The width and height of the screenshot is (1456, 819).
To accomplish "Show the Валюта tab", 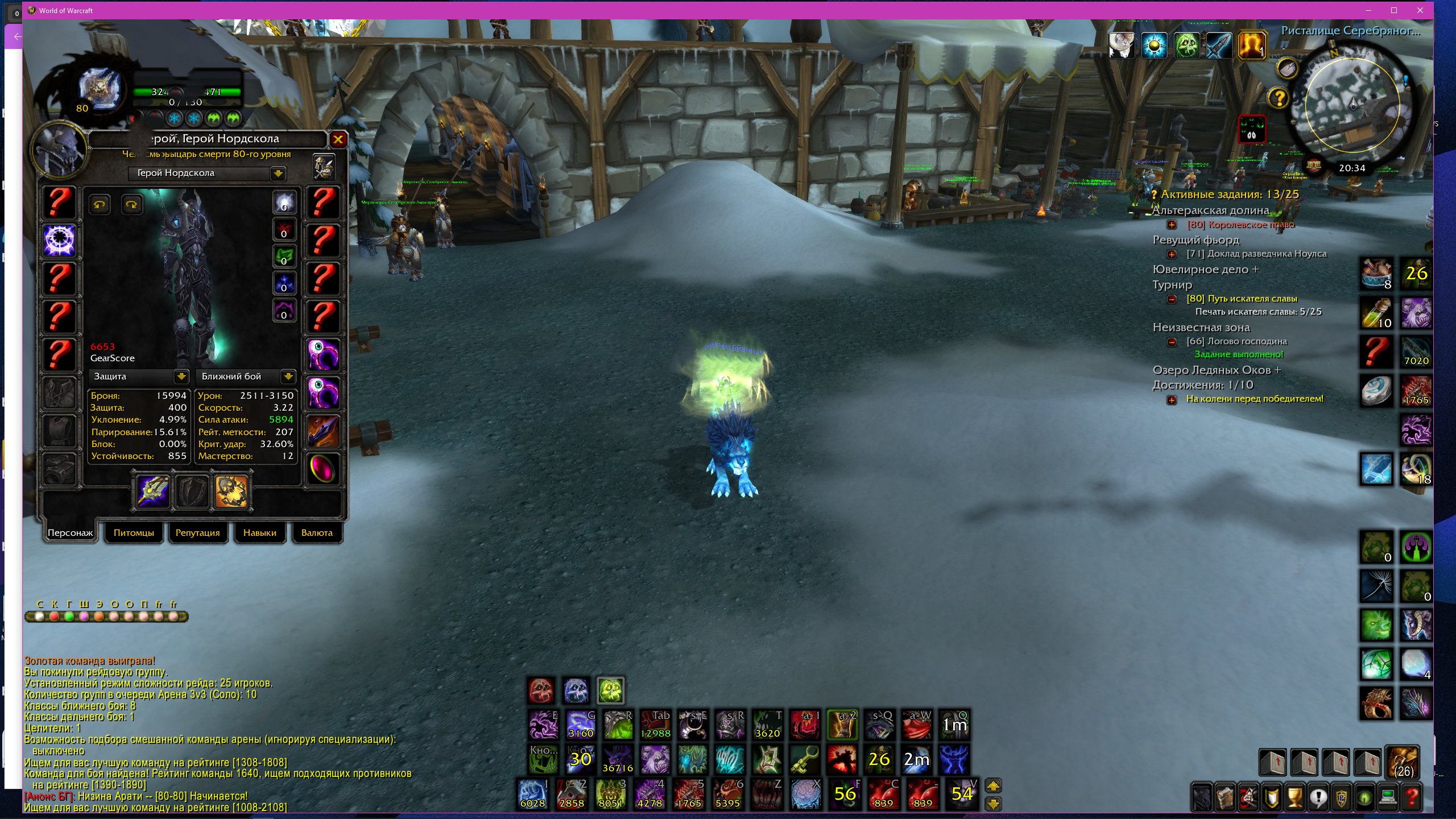I will point(317,533).
